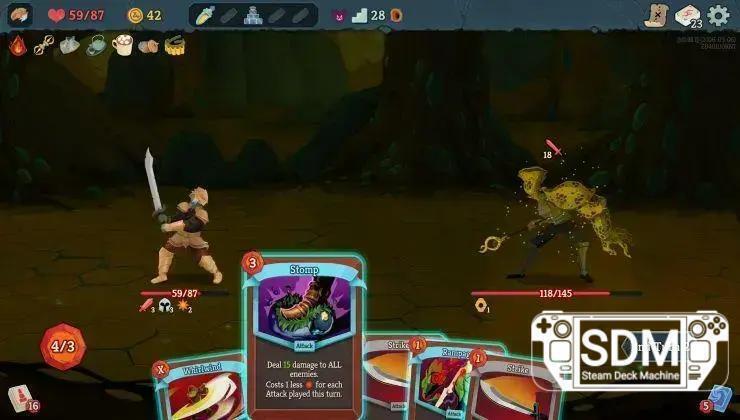Click the character portrait icon

point(21,15)
